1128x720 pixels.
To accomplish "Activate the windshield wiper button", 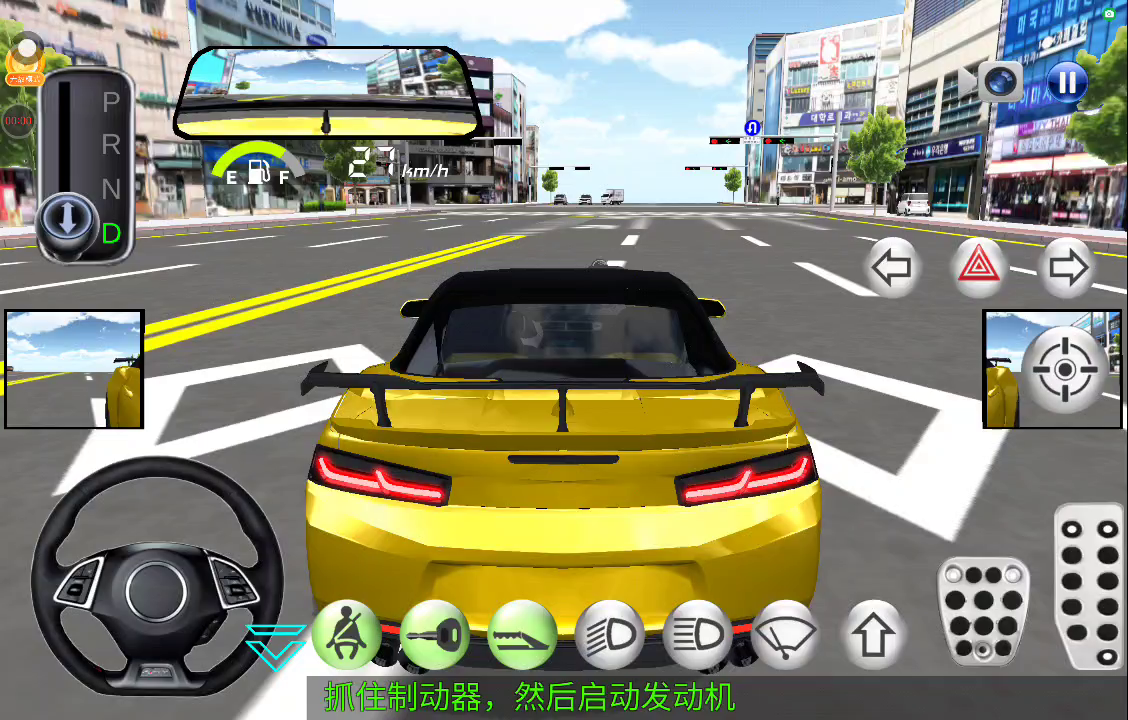I will [785, 634].
